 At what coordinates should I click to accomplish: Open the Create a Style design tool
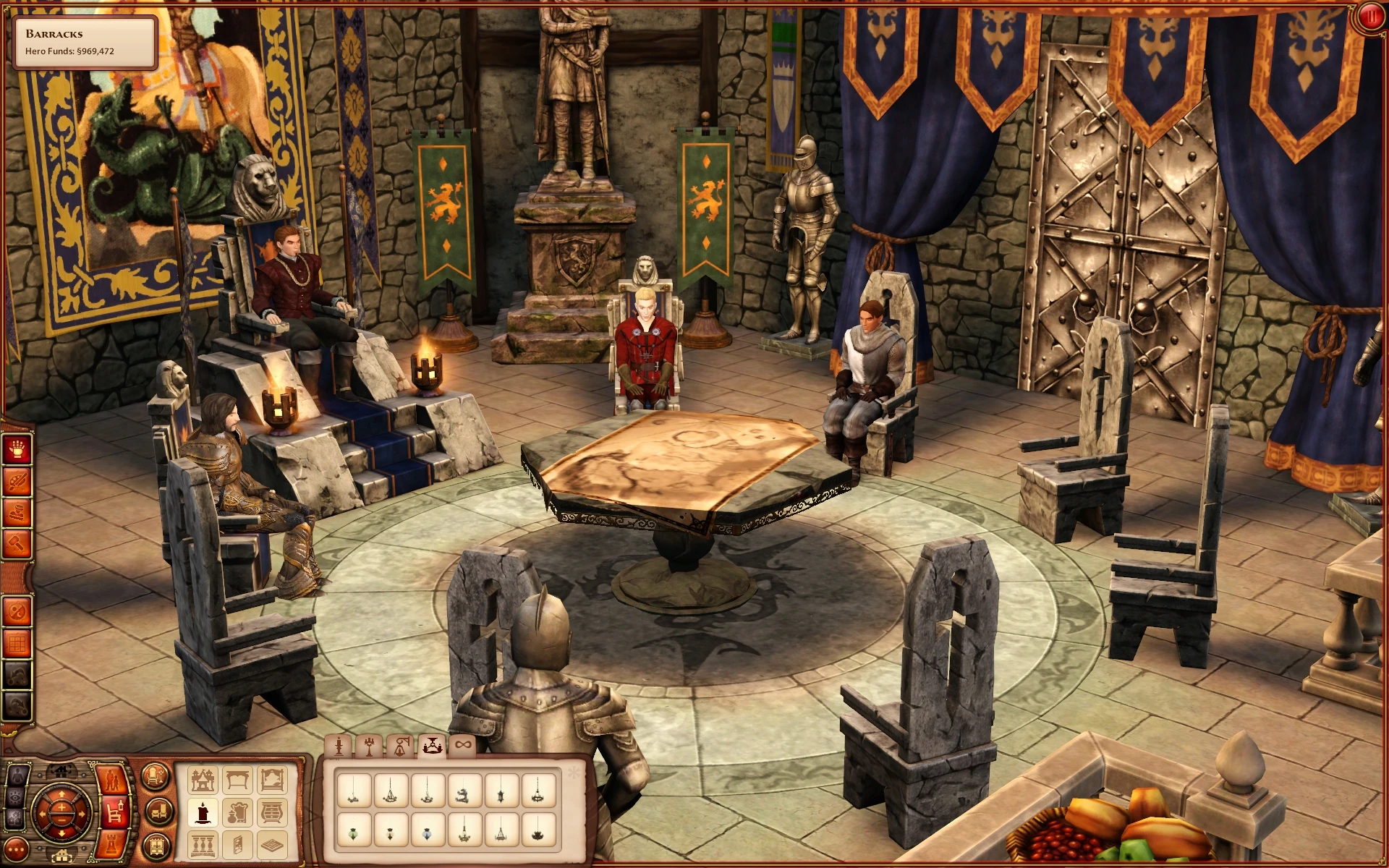[17, 482]
